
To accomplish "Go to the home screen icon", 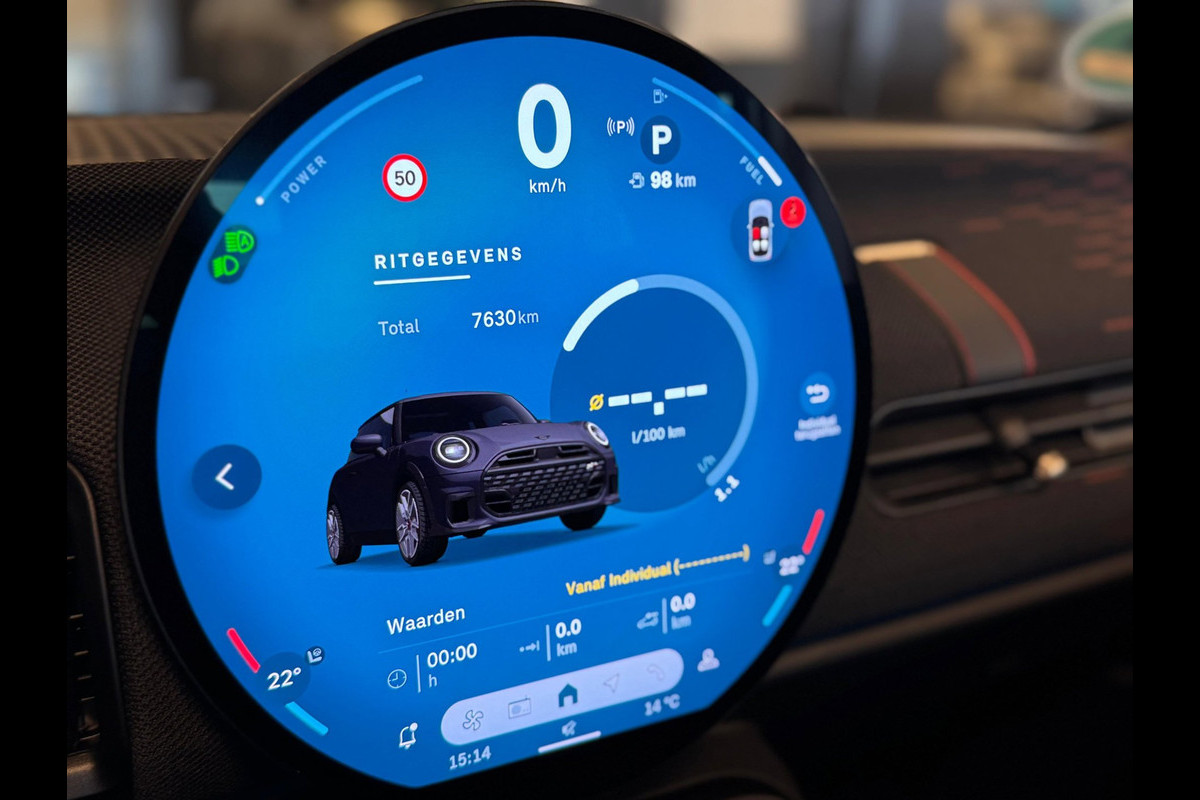I will (x=567, y=694).
